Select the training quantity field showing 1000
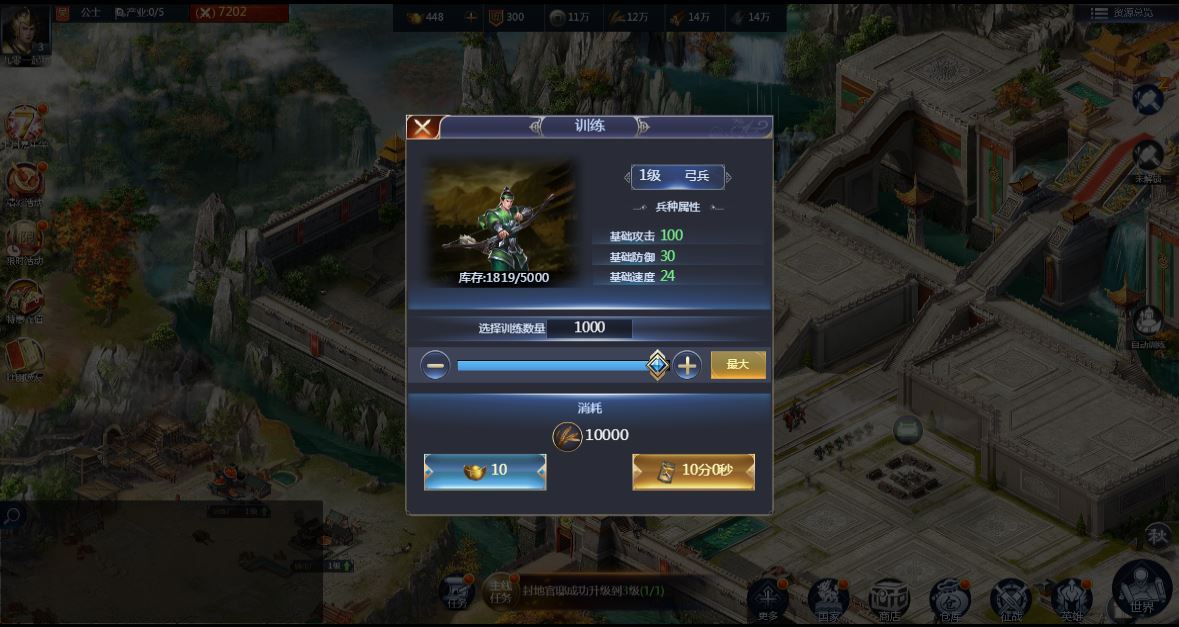 point(589,328)
